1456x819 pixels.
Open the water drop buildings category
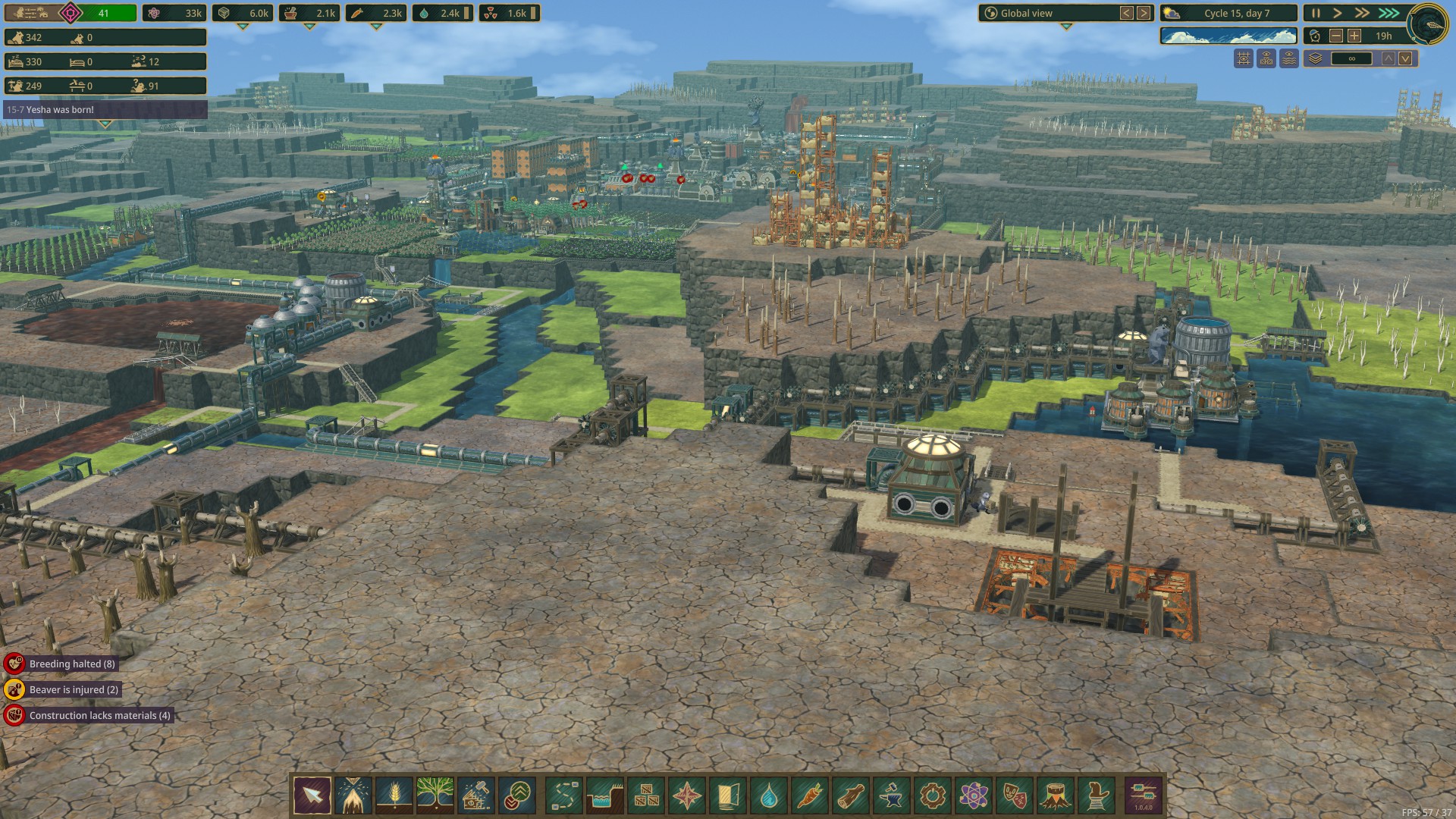(769, 795)
